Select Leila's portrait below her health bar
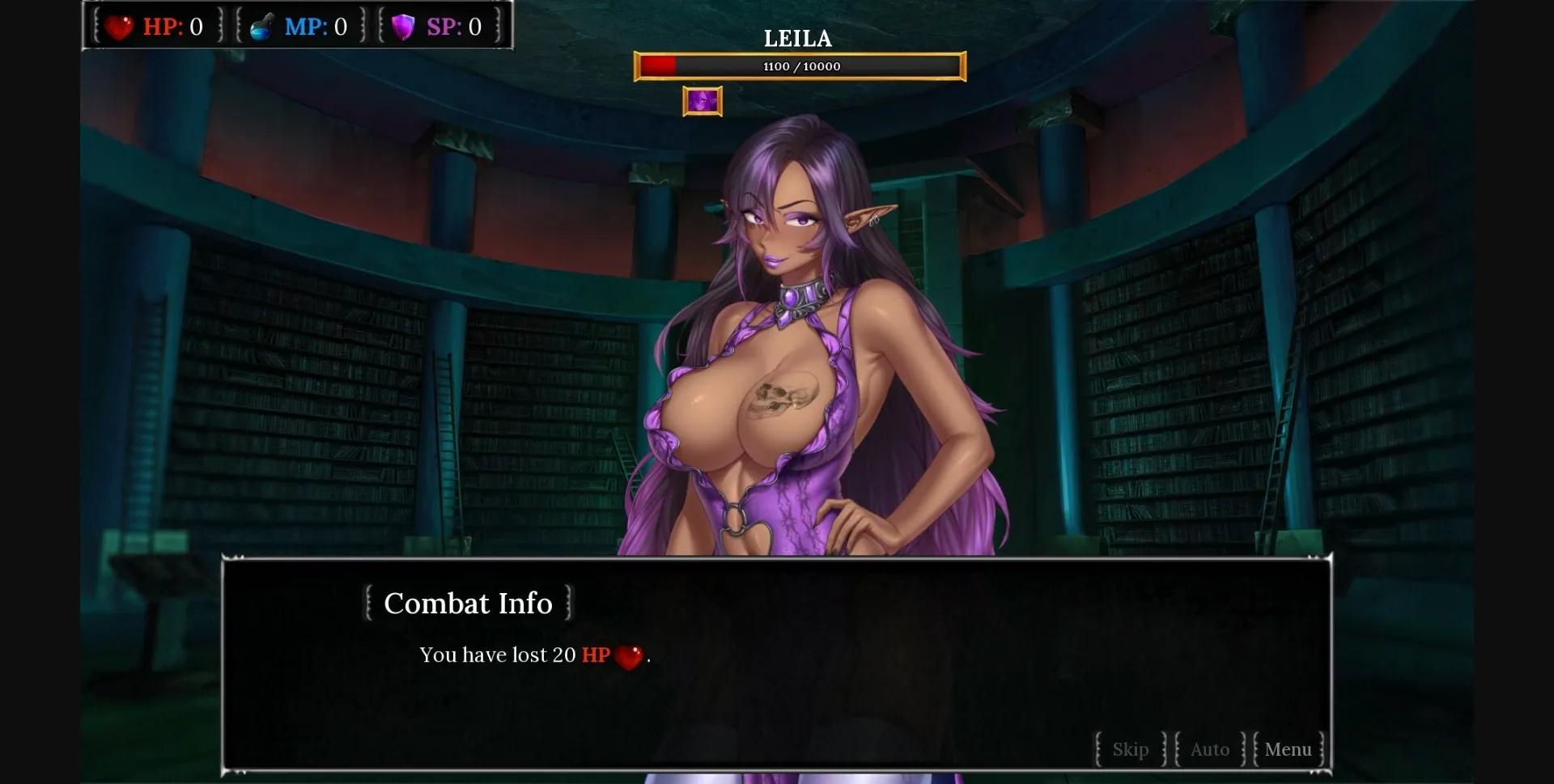Image resolution: width=1554 pixels, height=784 pixels. 702,100
